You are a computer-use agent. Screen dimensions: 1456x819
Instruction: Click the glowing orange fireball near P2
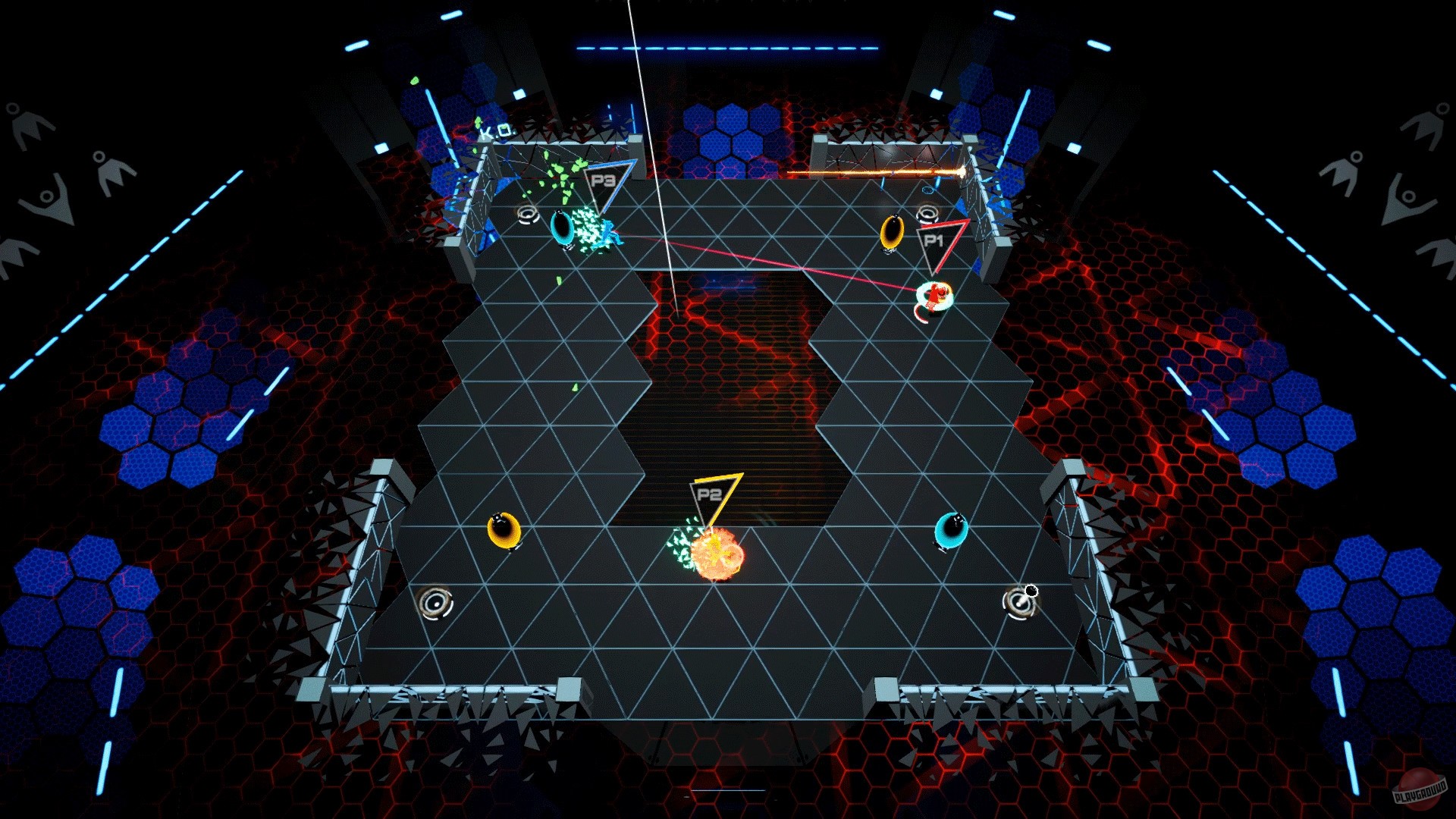(715, 555)
